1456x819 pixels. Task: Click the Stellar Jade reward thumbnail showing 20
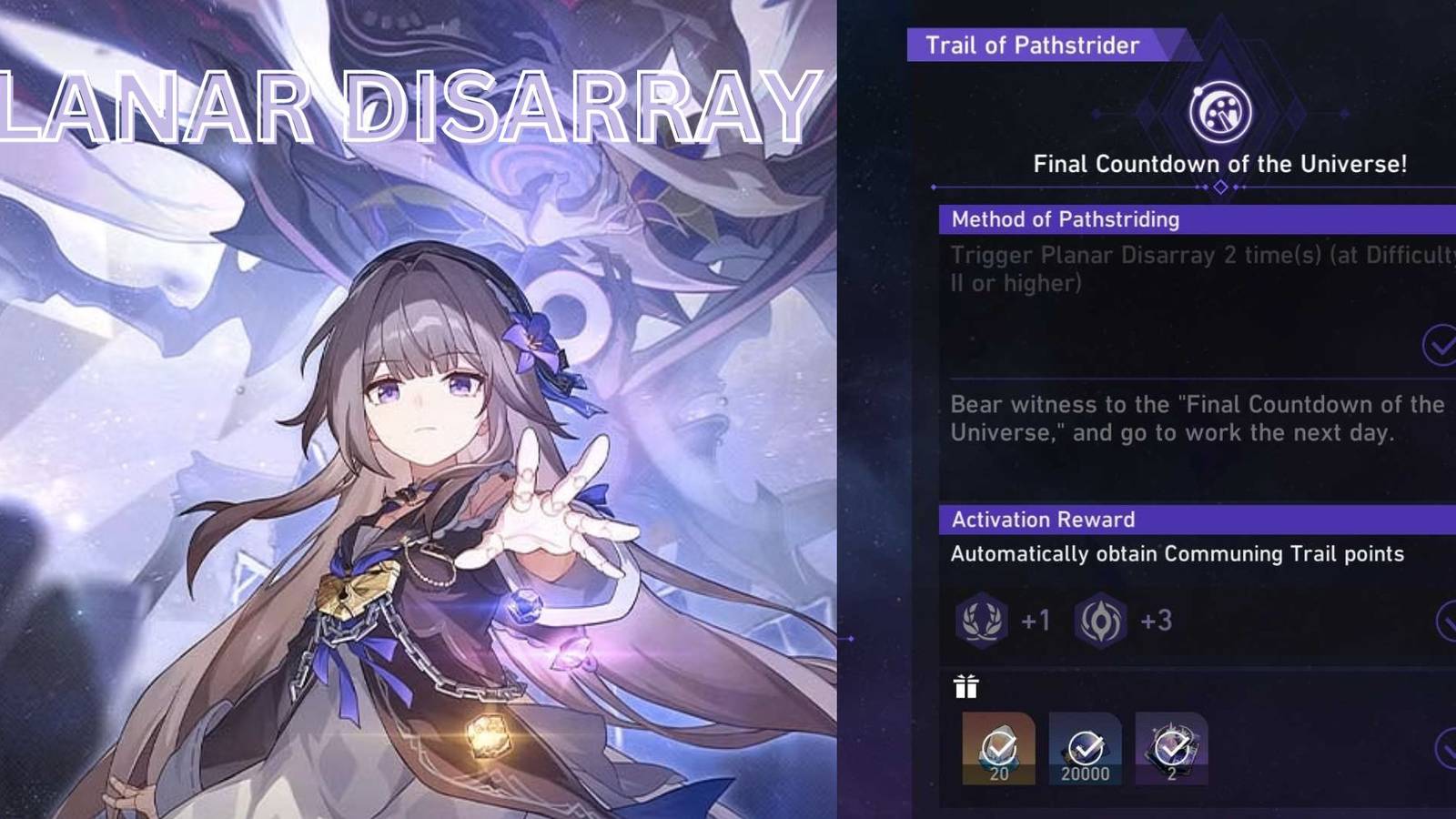pos(1001,746)
